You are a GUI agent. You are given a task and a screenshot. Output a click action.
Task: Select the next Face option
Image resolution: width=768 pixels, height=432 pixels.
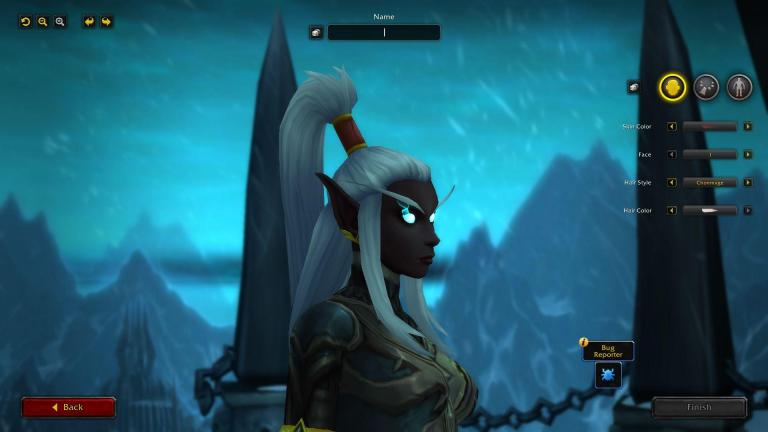[747, 154]
